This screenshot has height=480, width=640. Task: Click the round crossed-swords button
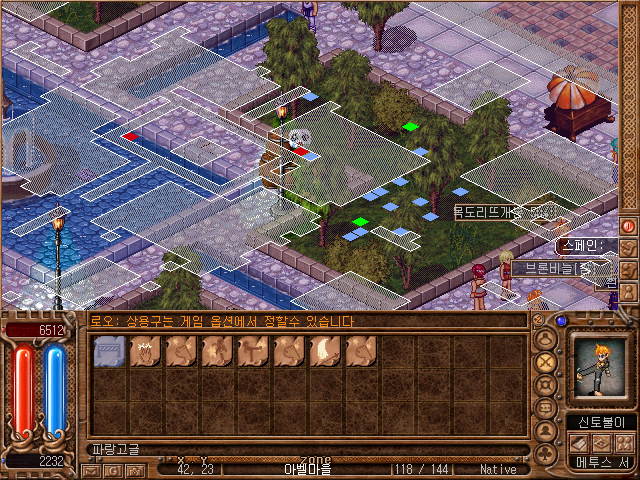coord(546,362)
